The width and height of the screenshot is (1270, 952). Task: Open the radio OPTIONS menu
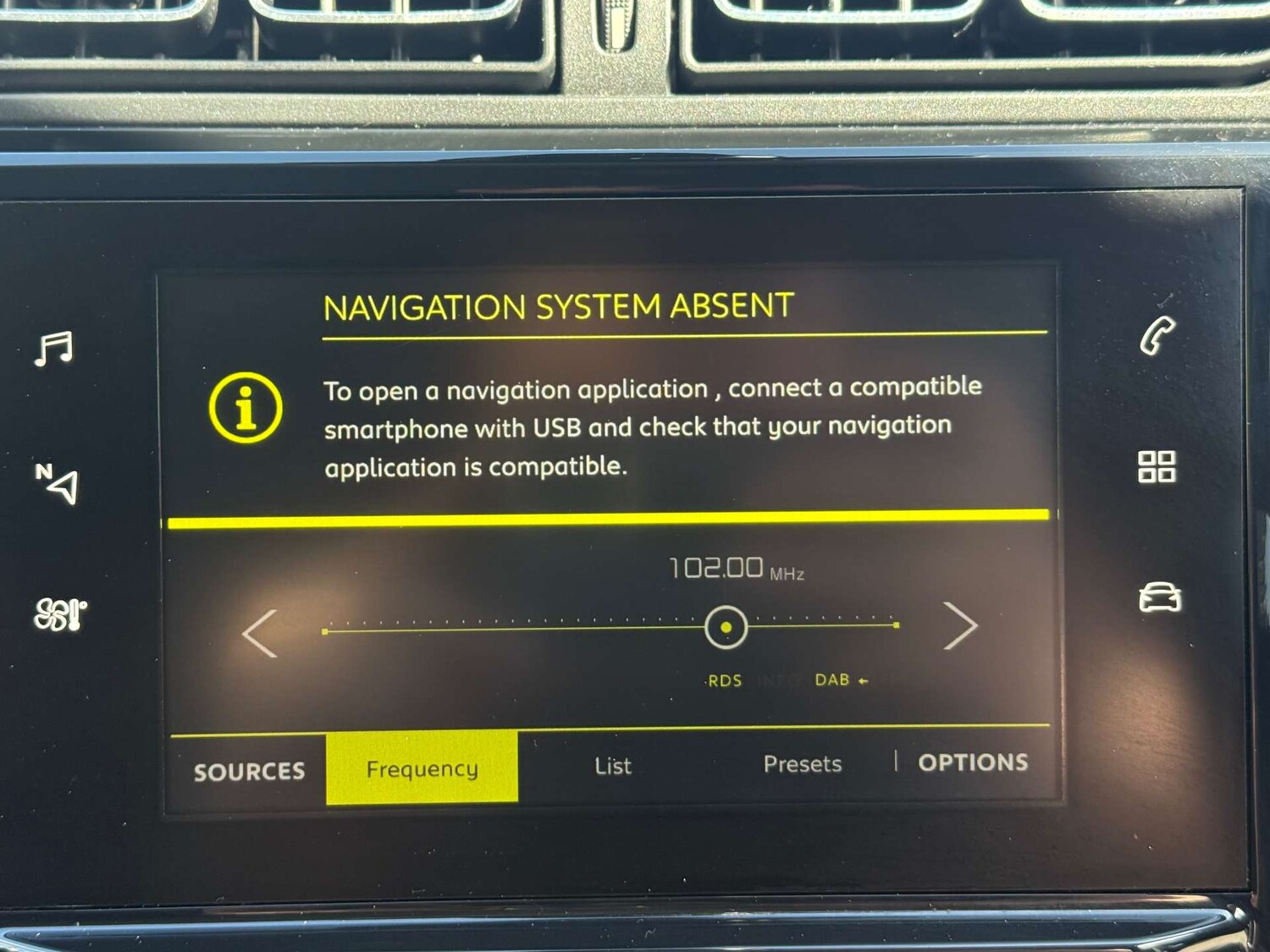pyautogui.click(x=973, y=762)
